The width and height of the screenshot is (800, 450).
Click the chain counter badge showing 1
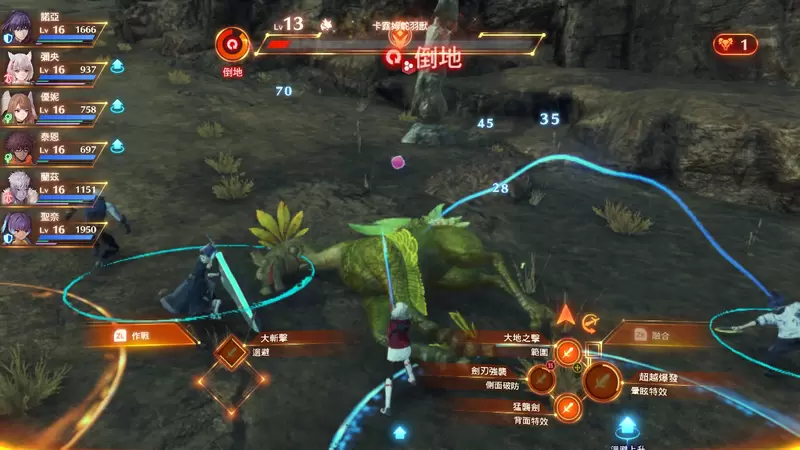(x=735, y=44)
